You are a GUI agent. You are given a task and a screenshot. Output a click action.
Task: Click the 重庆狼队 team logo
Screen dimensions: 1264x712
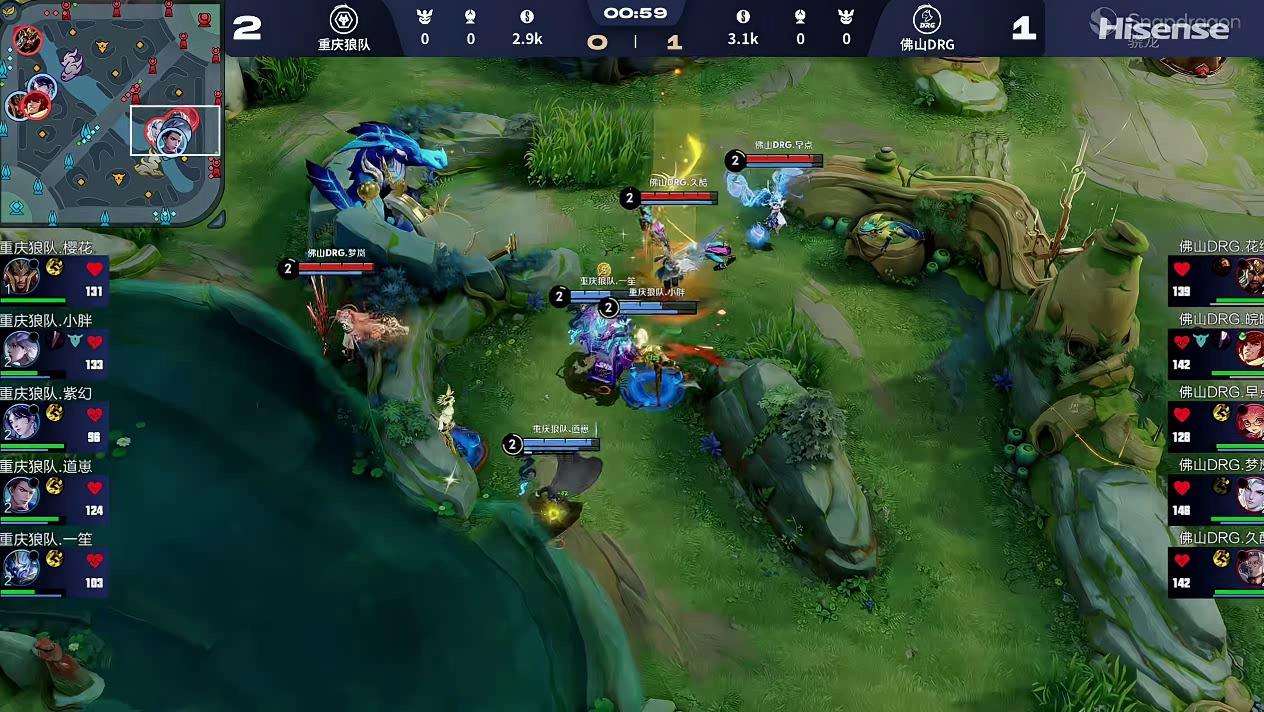click(x=344, y=19)
